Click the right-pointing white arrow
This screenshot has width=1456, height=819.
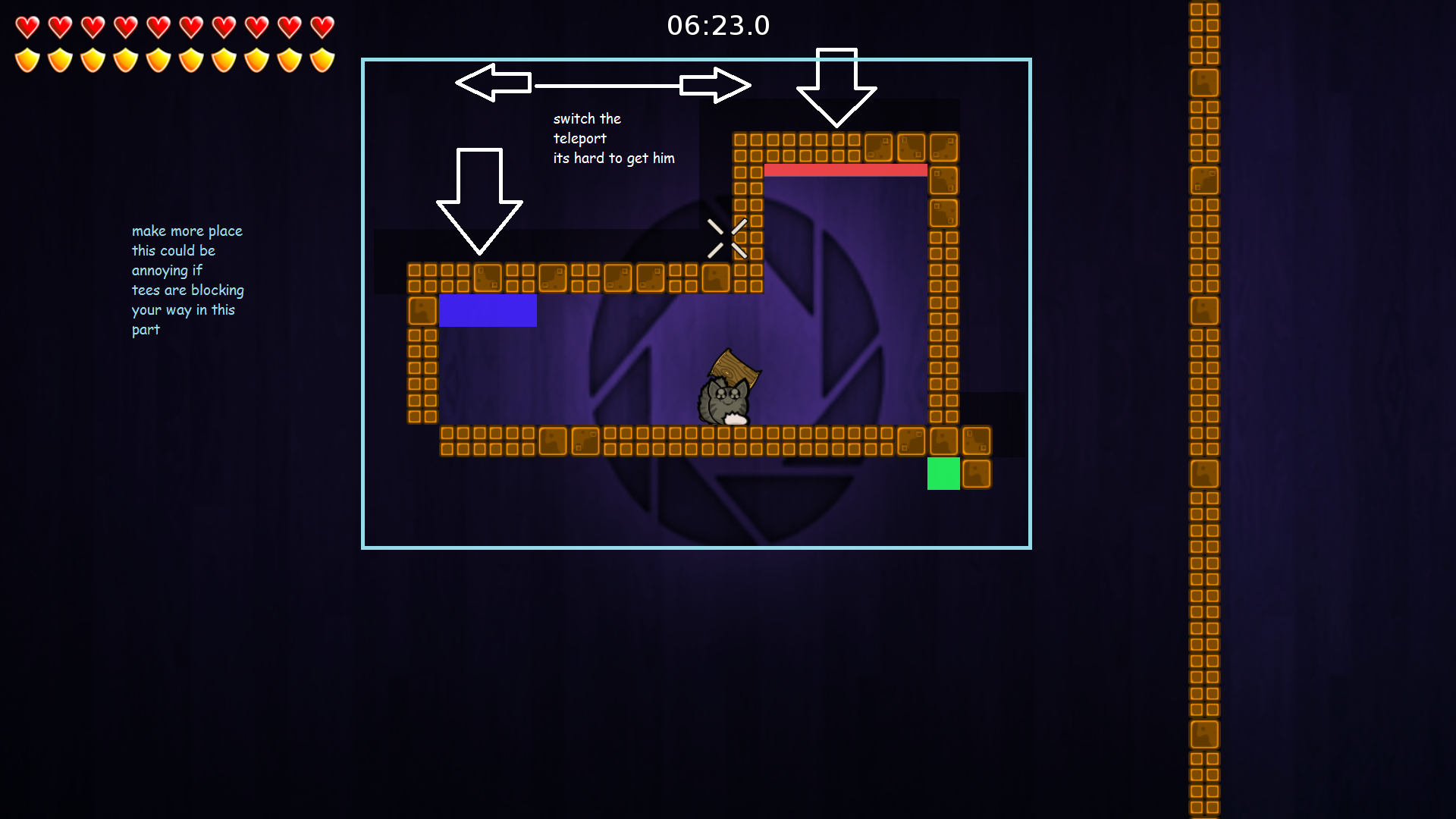[x=717, y=83]
